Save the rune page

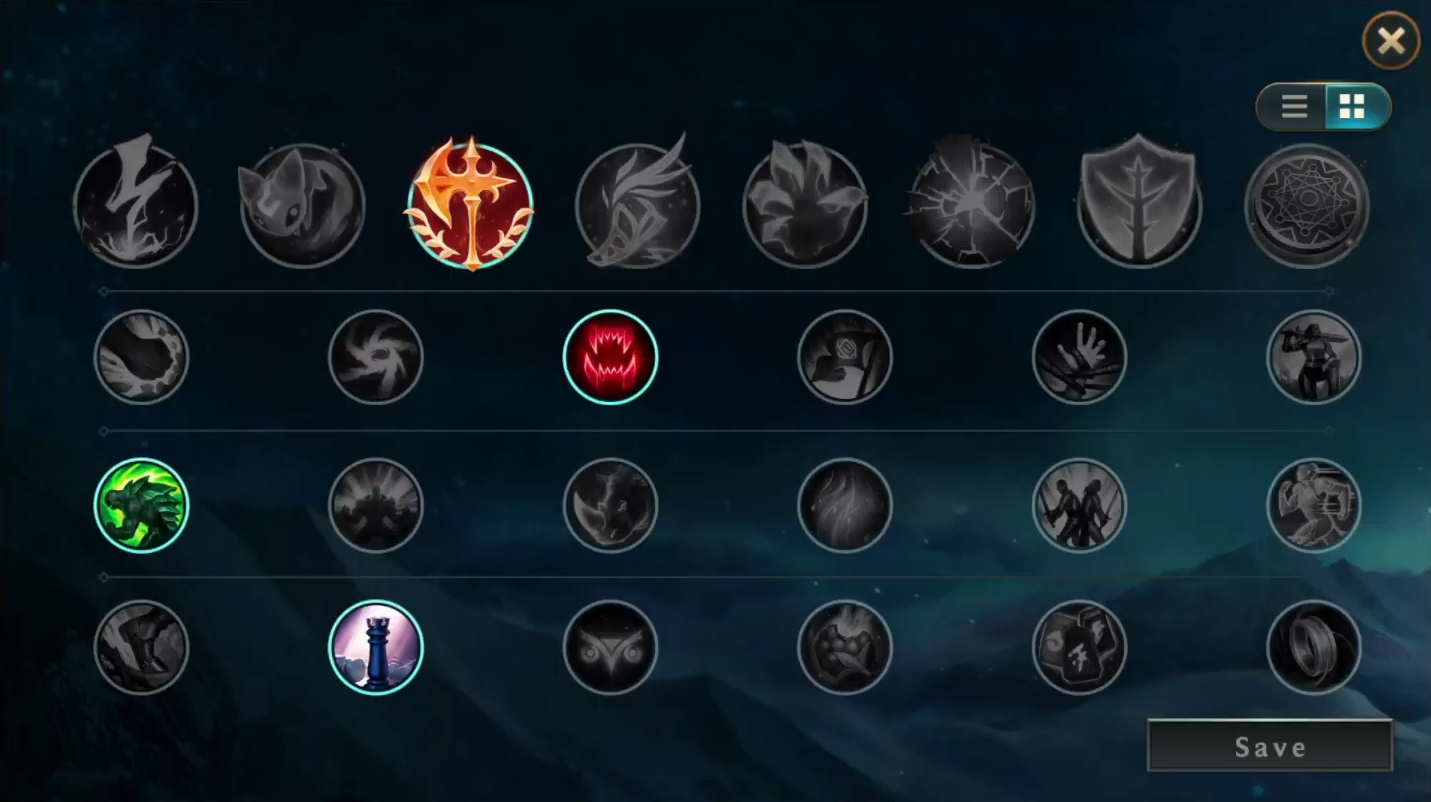[x=1269, y=745]
